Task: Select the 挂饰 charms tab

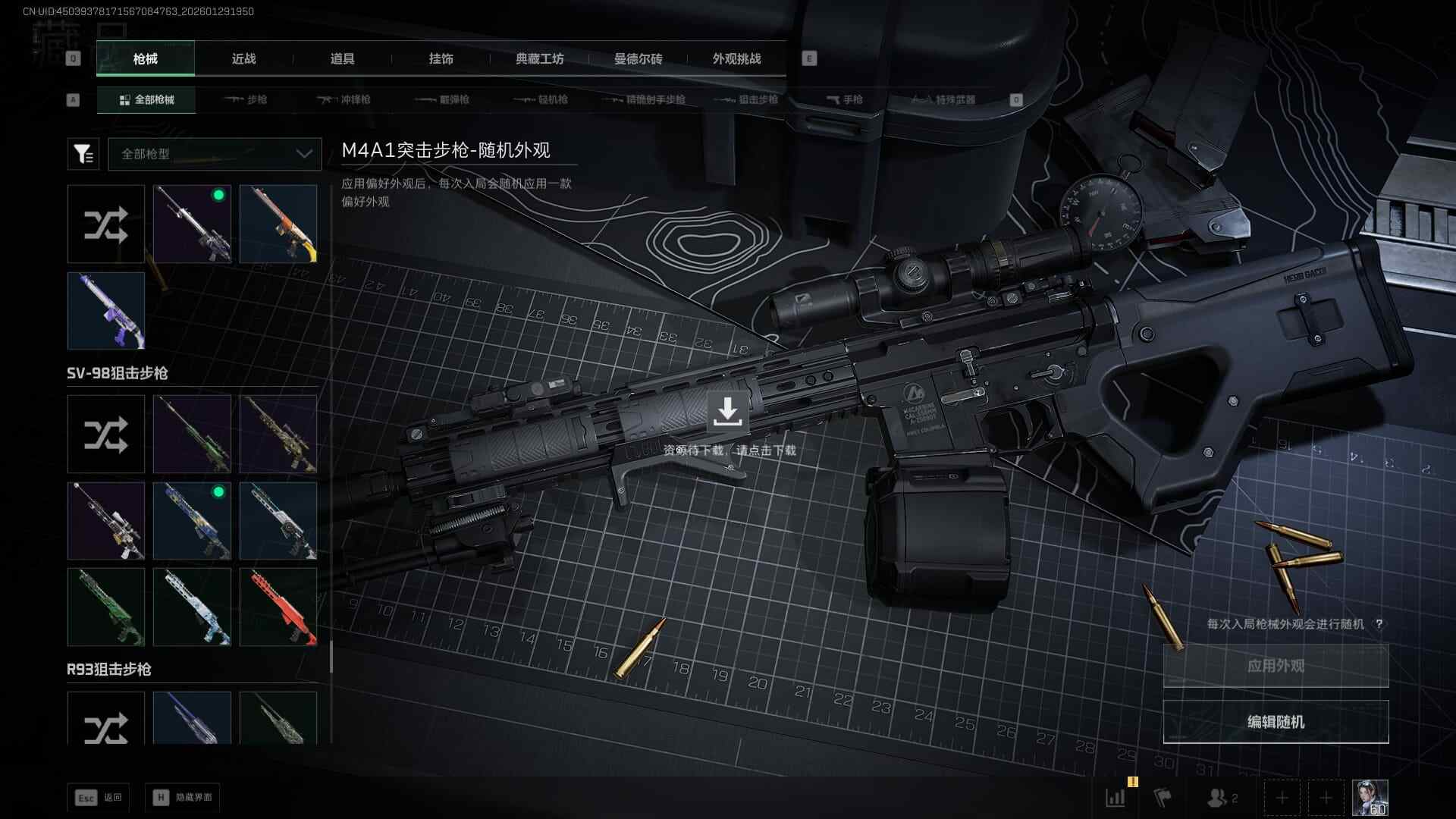Action: click(x=441, y=59)
